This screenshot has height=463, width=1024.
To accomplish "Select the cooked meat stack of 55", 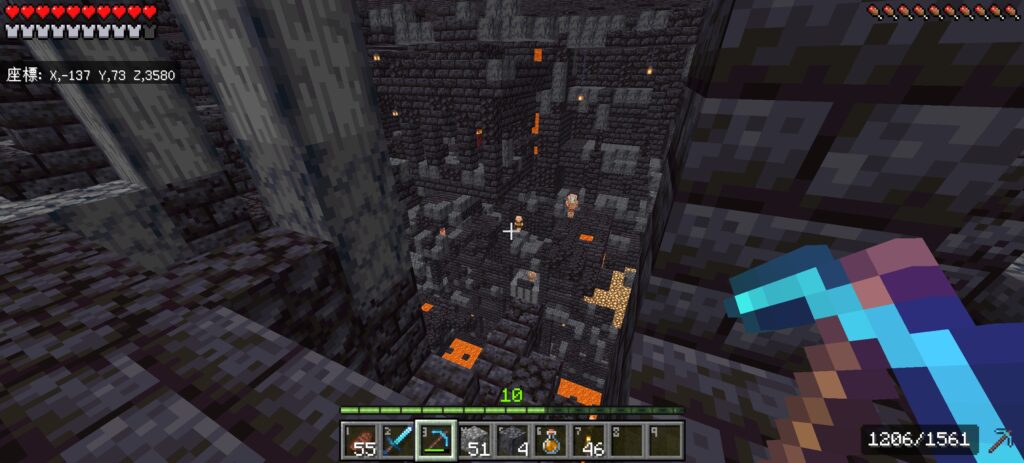I will 360,440.
